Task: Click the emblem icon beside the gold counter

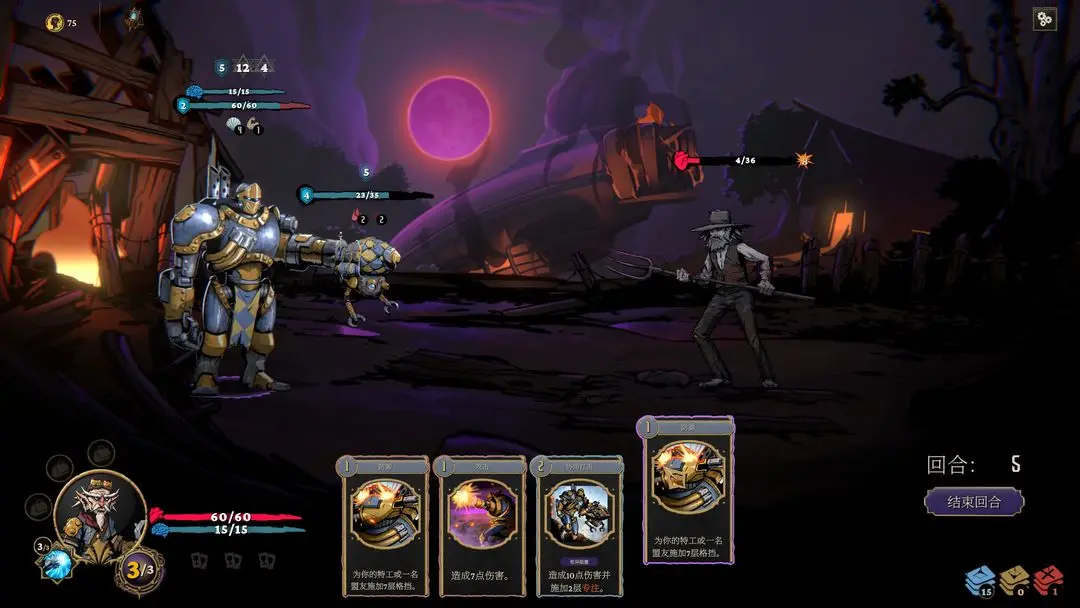Action: [133, 20]
